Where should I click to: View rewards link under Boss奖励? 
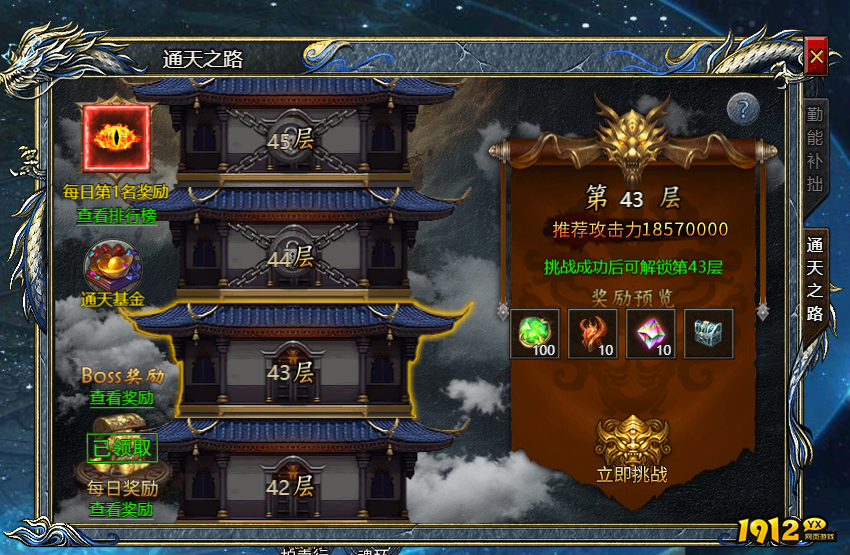(x=121, y=397)
